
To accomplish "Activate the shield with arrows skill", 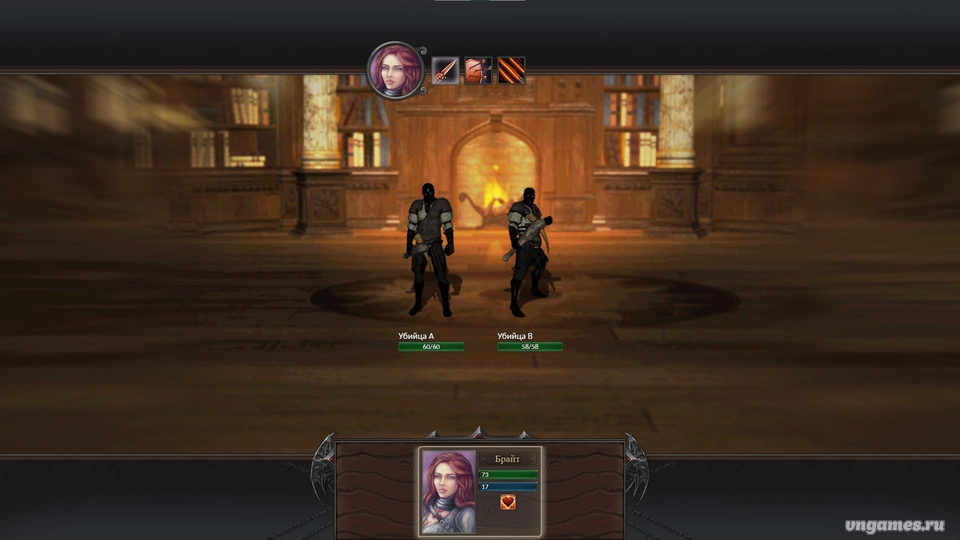I will (478, 71).
